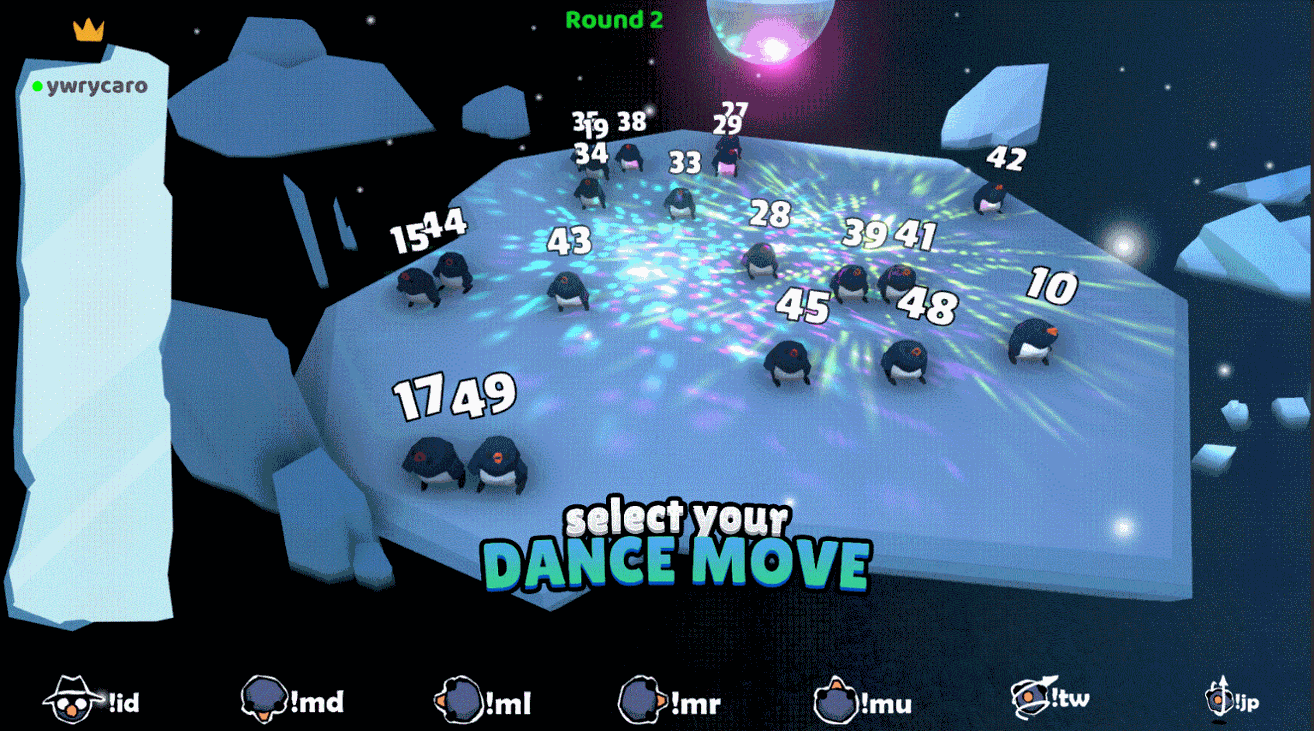Choose the !mr move-right dance icon
The height and width of the screenshot is (731, 1314).
tap(643, 700)
